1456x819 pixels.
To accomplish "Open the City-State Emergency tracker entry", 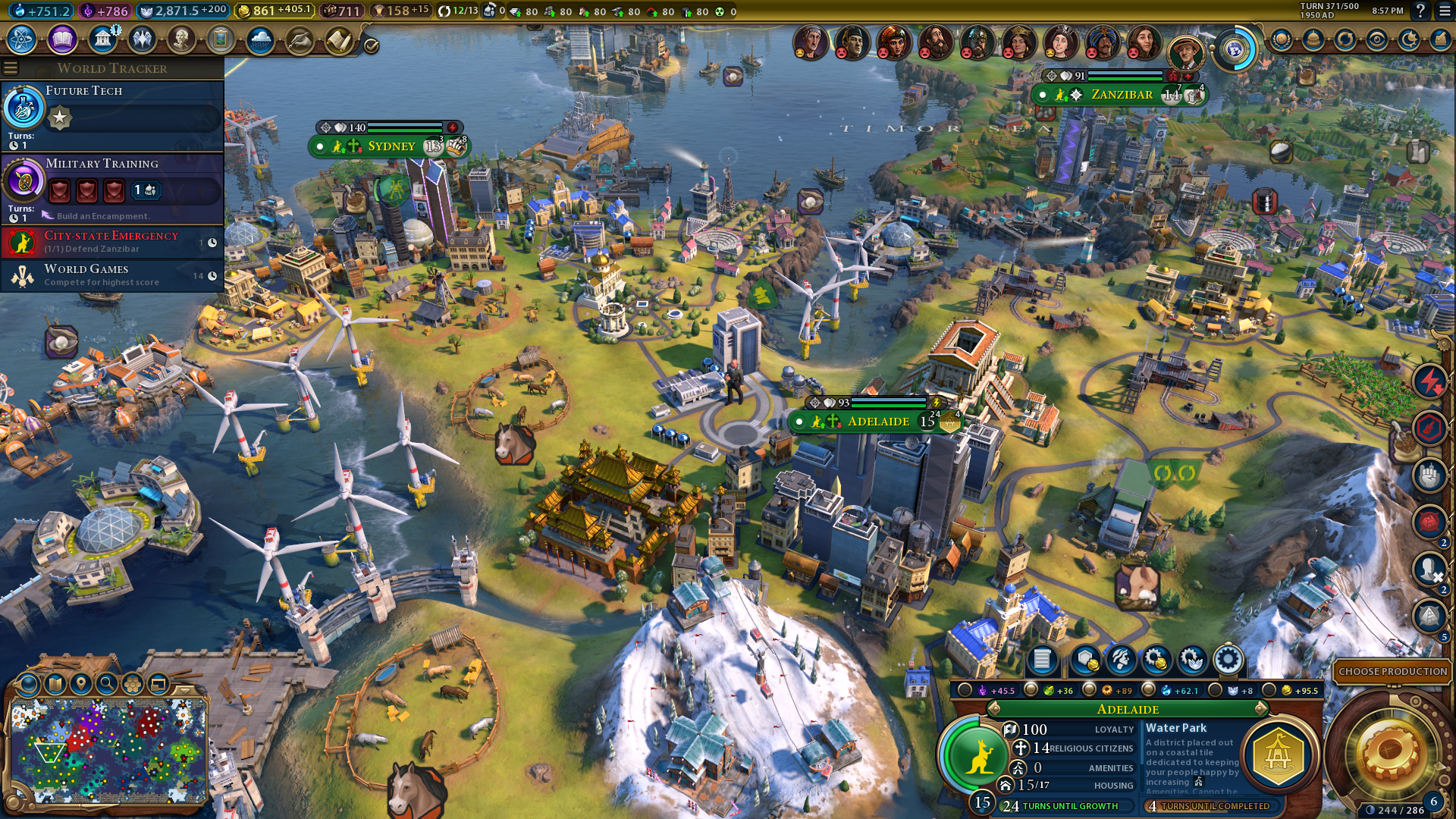I will pyautogui.click(x=114, y=242).
